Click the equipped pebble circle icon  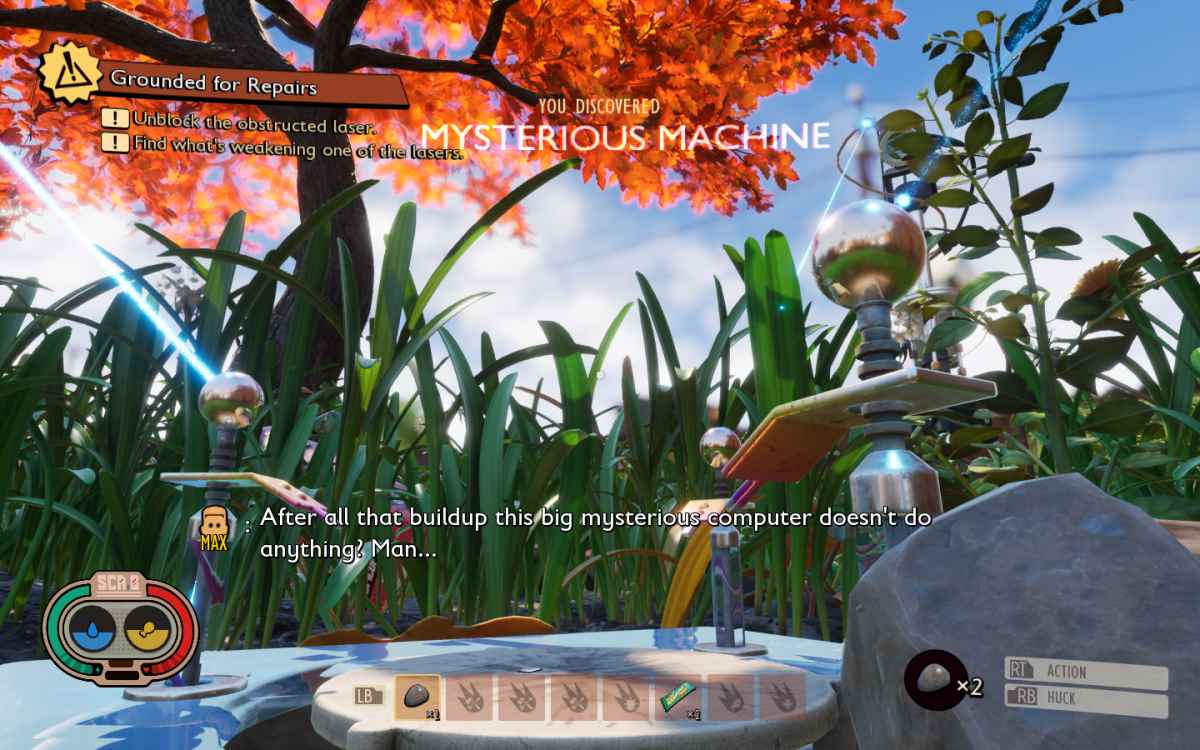(934, 680)
